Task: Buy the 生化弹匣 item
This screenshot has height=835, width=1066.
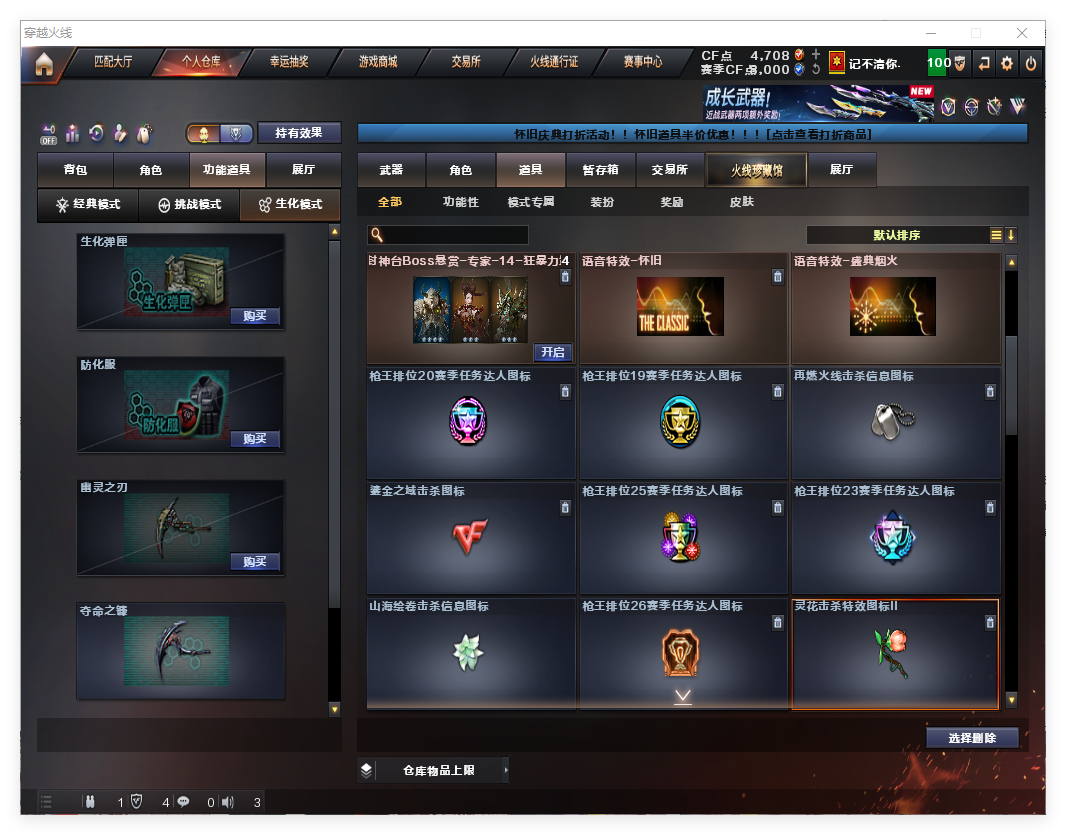Action: point(254,316)
